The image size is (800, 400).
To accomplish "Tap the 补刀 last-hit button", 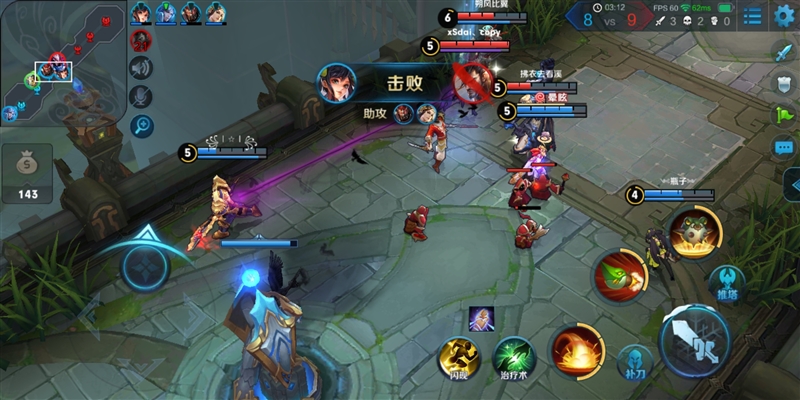I will point(634,363).
